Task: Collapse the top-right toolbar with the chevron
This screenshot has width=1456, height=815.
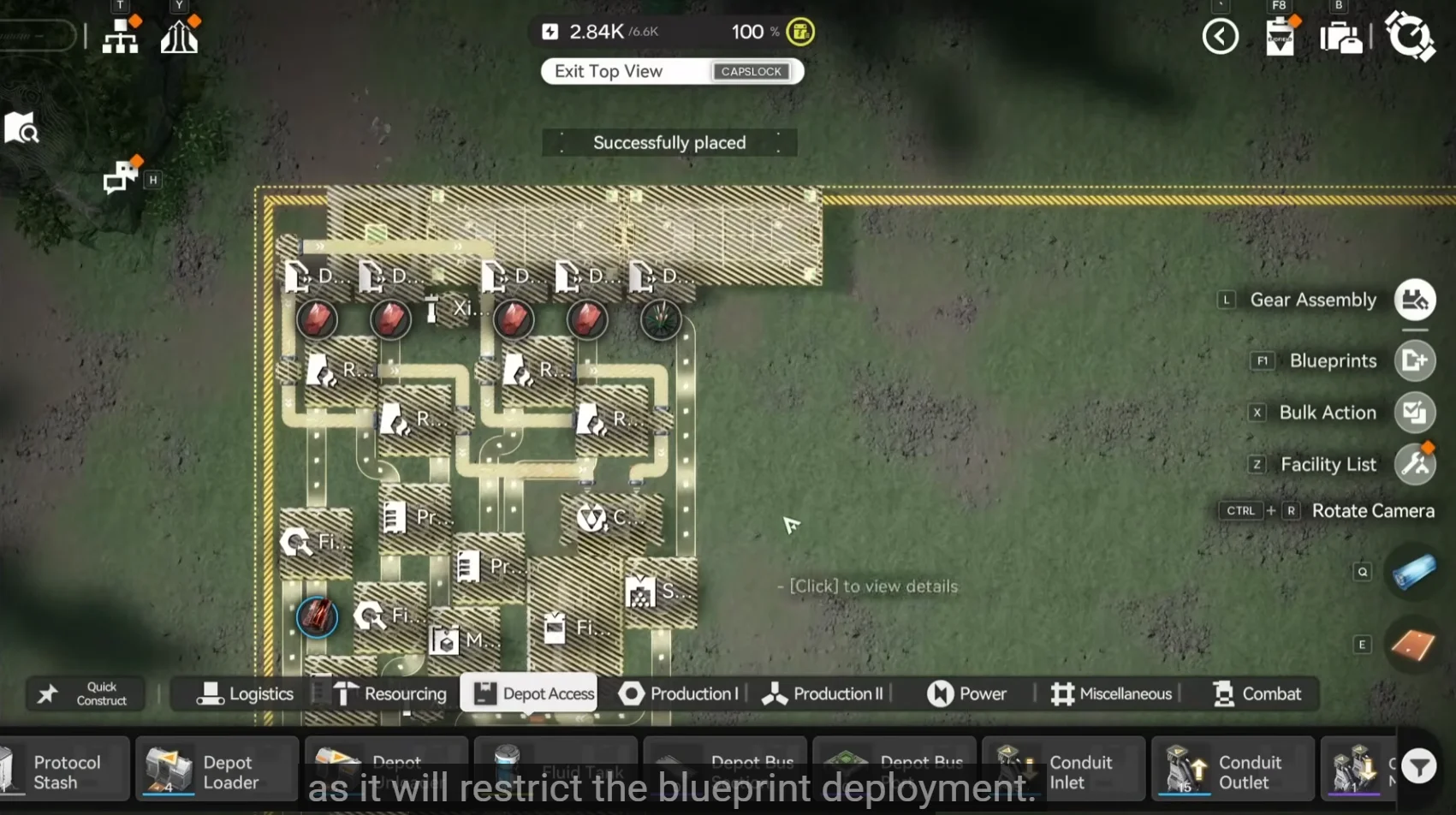Action: (1220, 37)
